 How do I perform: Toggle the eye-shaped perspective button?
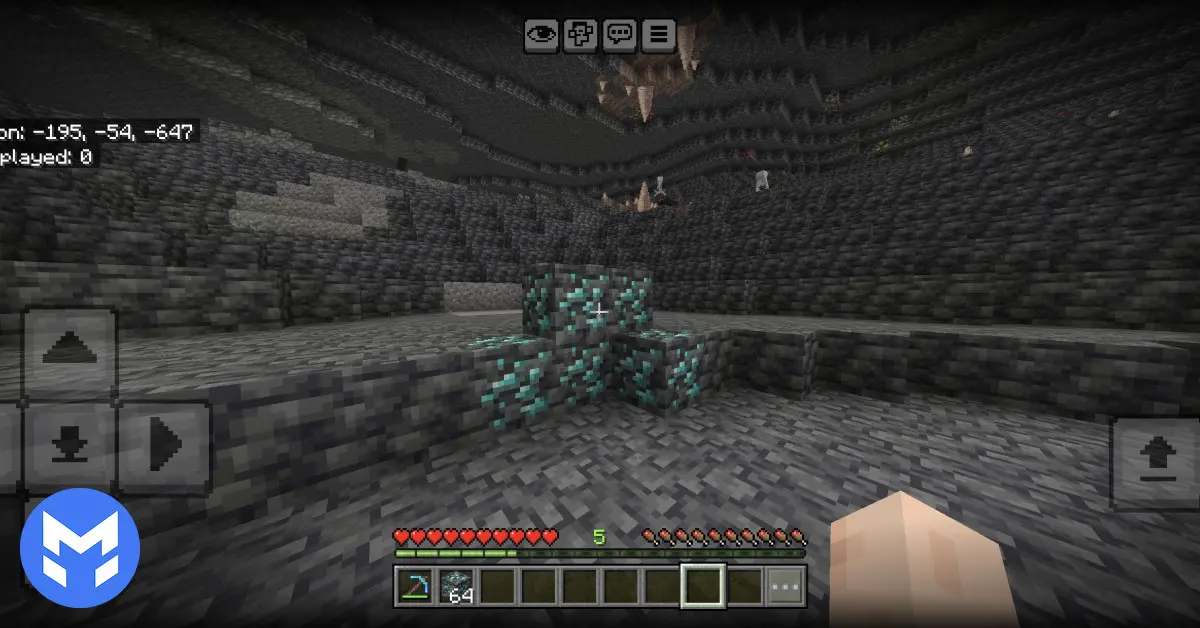point(541,35)
